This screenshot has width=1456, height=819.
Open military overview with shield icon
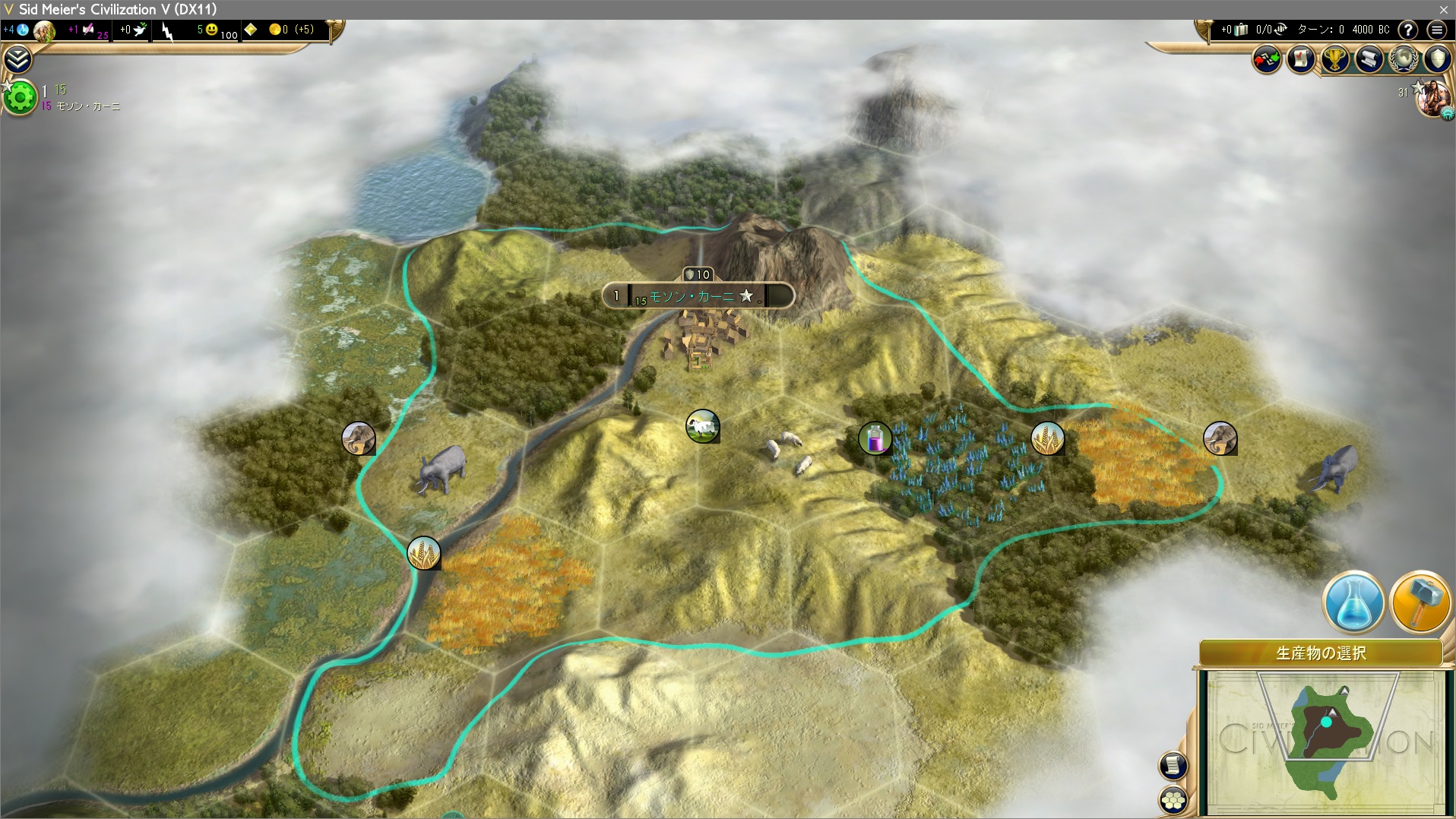[1437, 58]
